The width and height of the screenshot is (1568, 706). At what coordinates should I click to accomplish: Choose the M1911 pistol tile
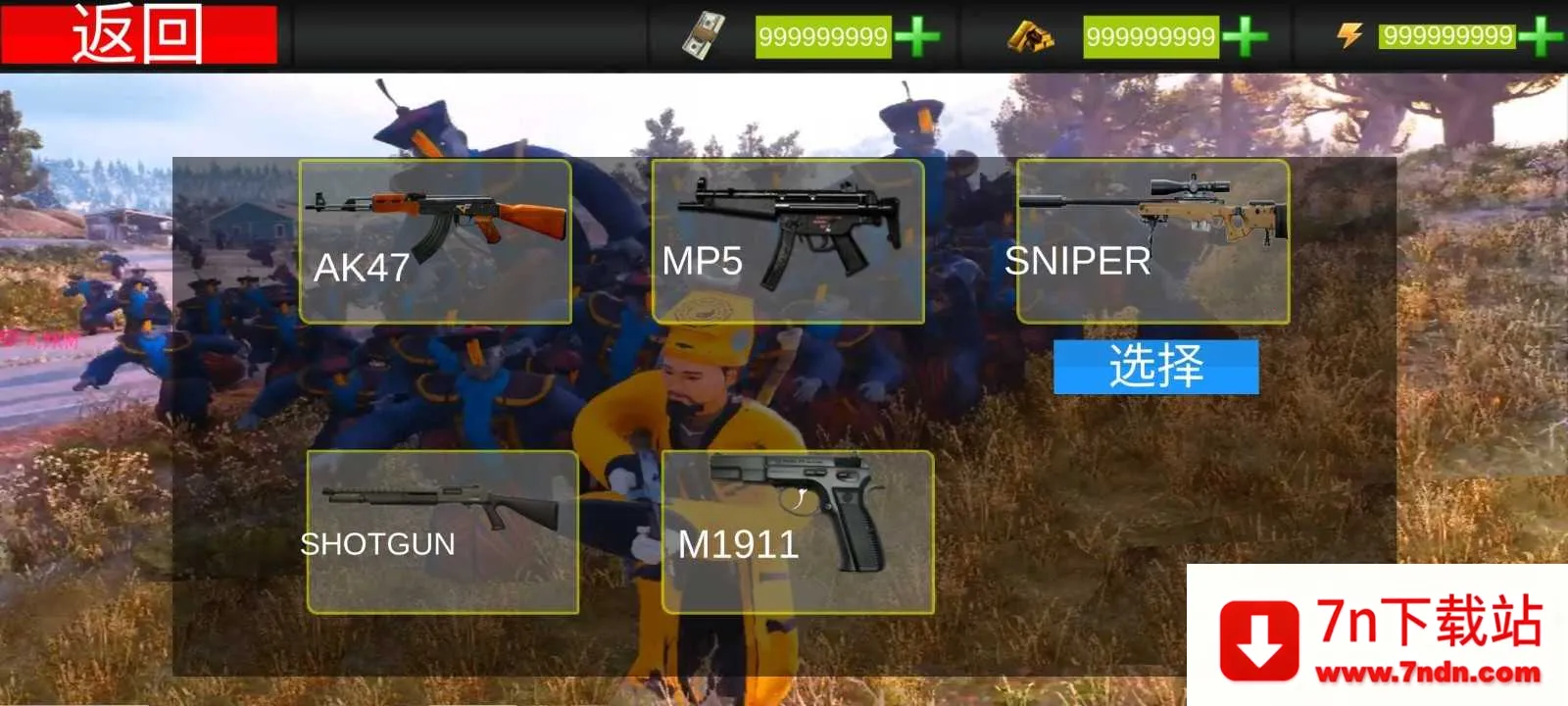point(797,532)
